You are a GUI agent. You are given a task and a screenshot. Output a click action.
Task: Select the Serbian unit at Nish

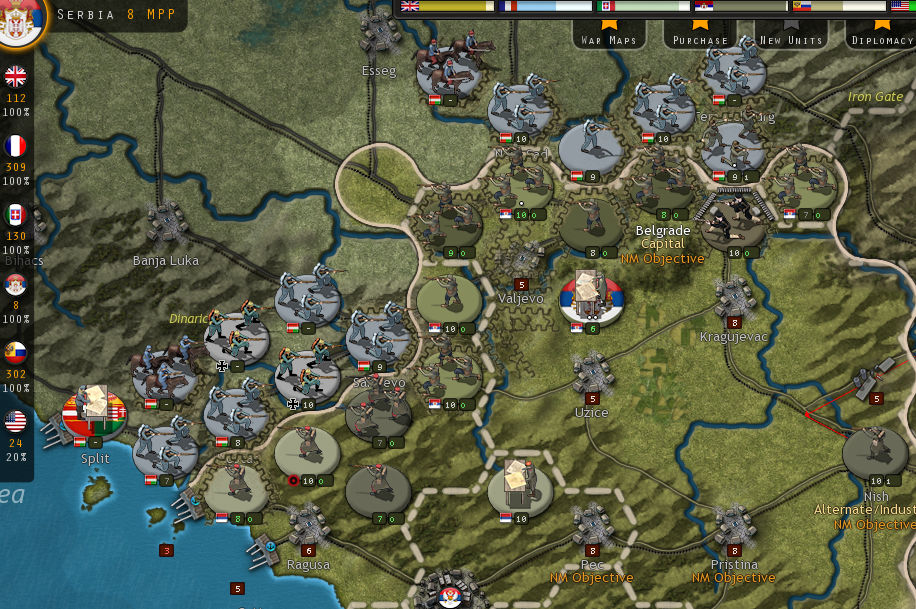click(875, 453)
